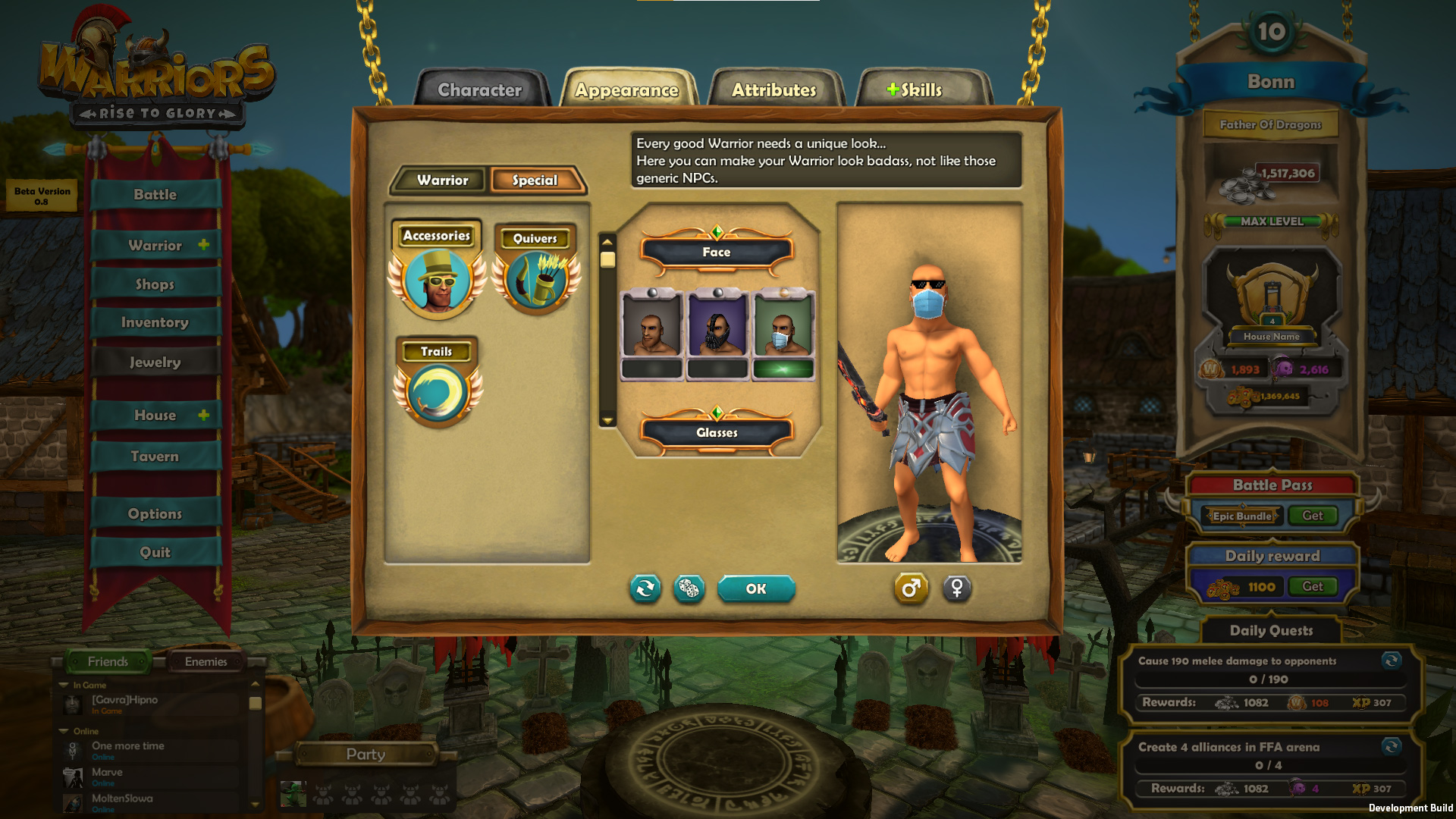Viewport: 1456px width, 819px height.
Task: Select the face with blue medical mask
Action: point(783,326)
